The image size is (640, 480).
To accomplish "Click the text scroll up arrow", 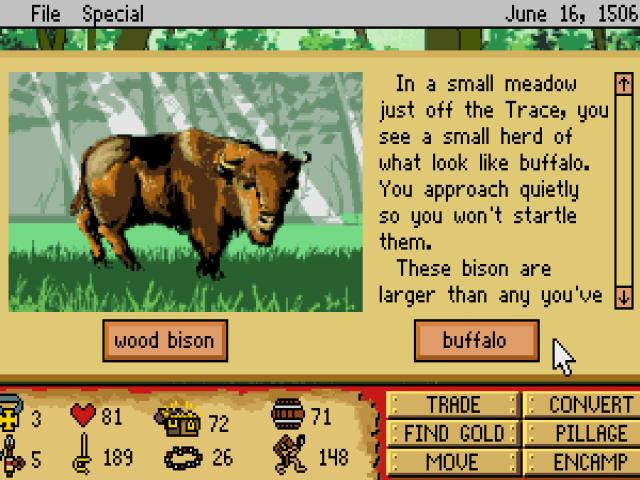I will click(x=623, y=83).
